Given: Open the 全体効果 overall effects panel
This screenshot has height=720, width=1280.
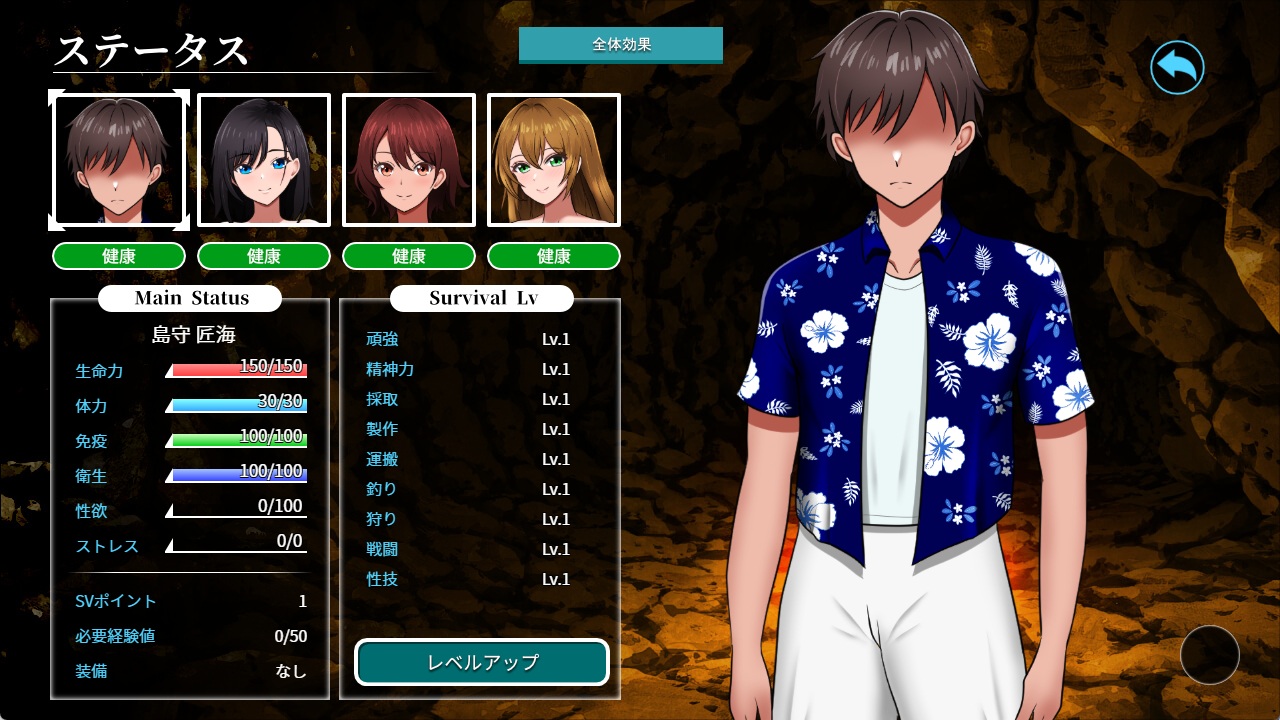Looking at the screenshot, I should click(x=620, y=45).
